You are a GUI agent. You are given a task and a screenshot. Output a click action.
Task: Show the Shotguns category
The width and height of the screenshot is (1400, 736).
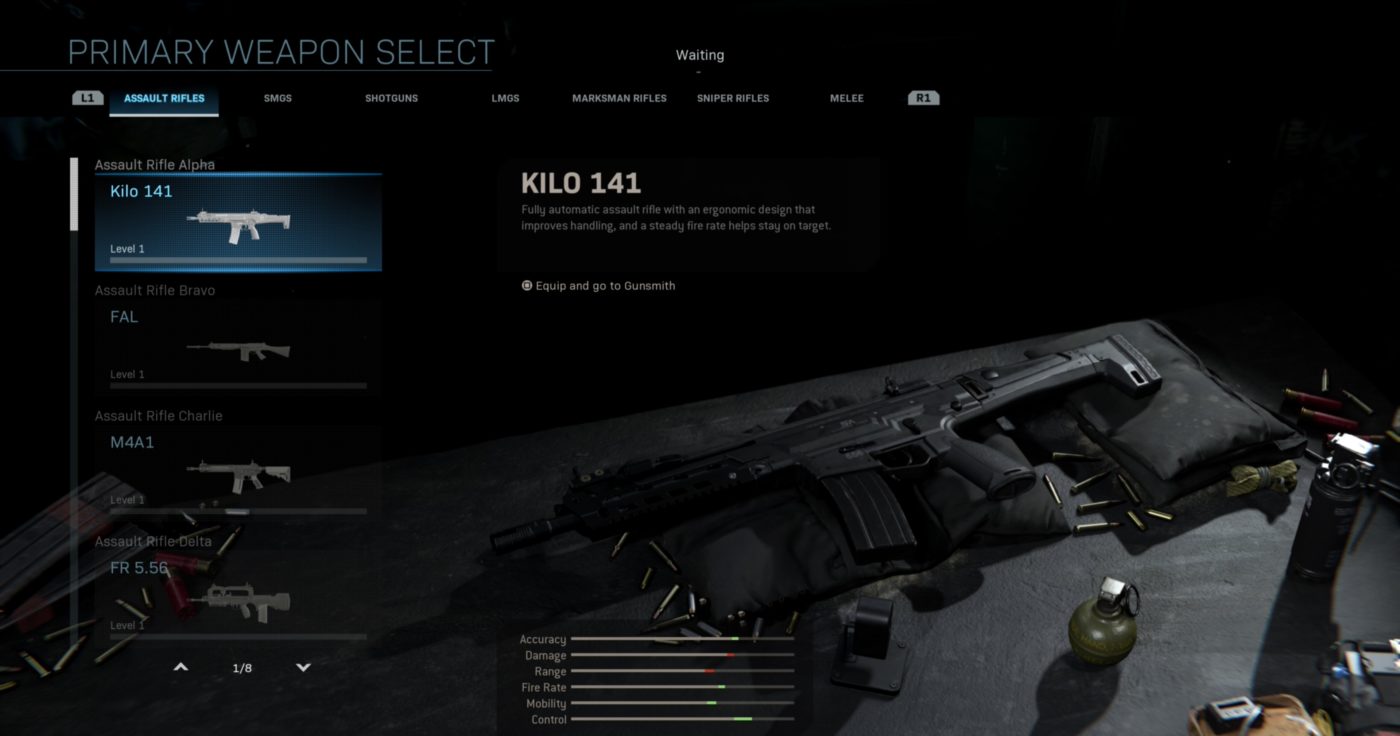click(x=391, y=99)
